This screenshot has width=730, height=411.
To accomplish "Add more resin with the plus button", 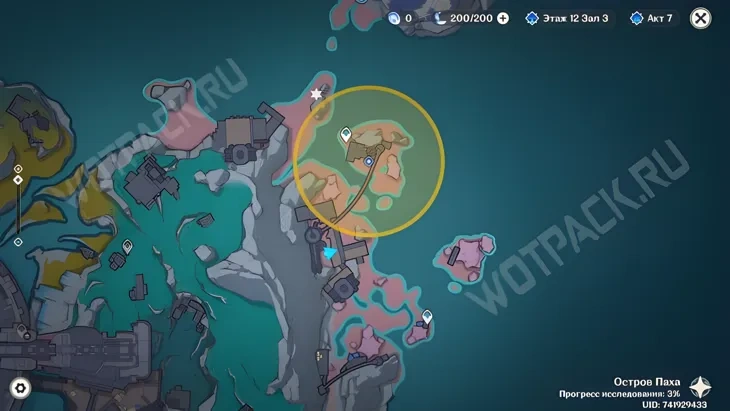I will tap(503, 18).
